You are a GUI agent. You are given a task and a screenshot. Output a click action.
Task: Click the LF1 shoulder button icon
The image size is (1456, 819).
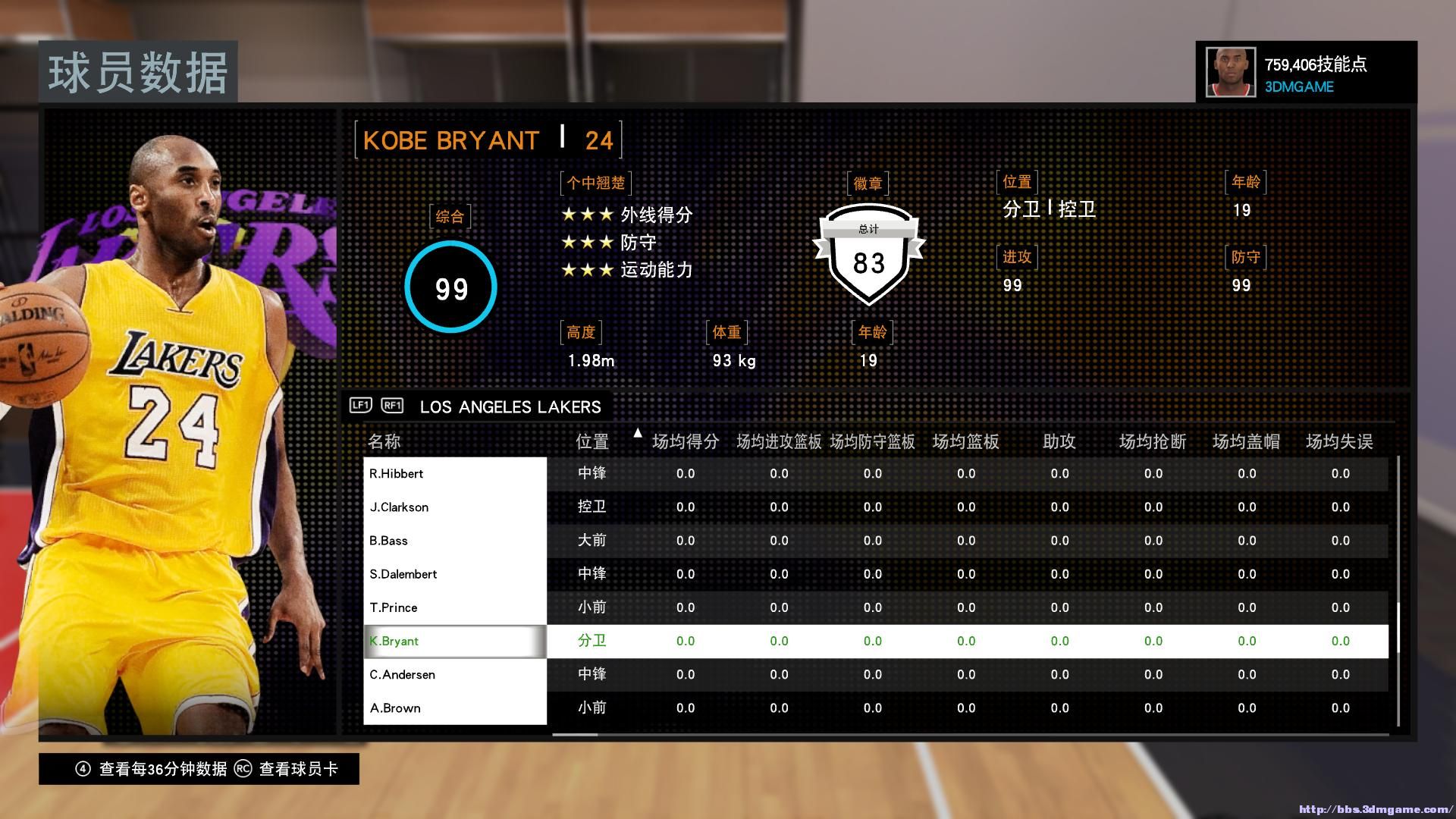(x=362, y=406)
